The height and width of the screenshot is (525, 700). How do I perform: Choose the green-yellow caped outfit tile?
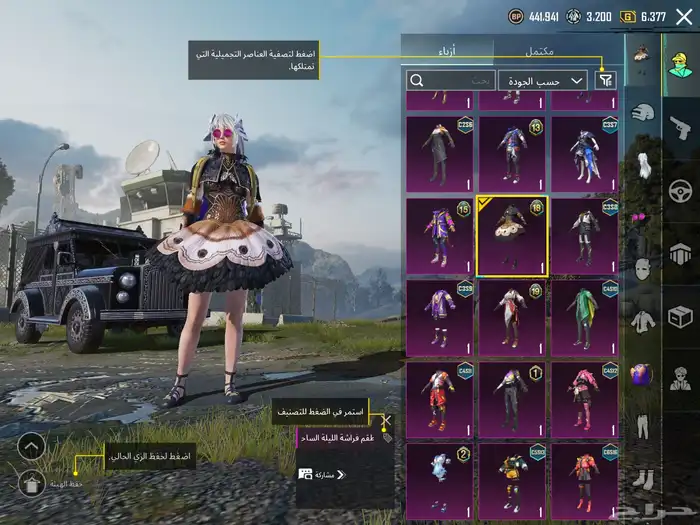coord(584,317)
